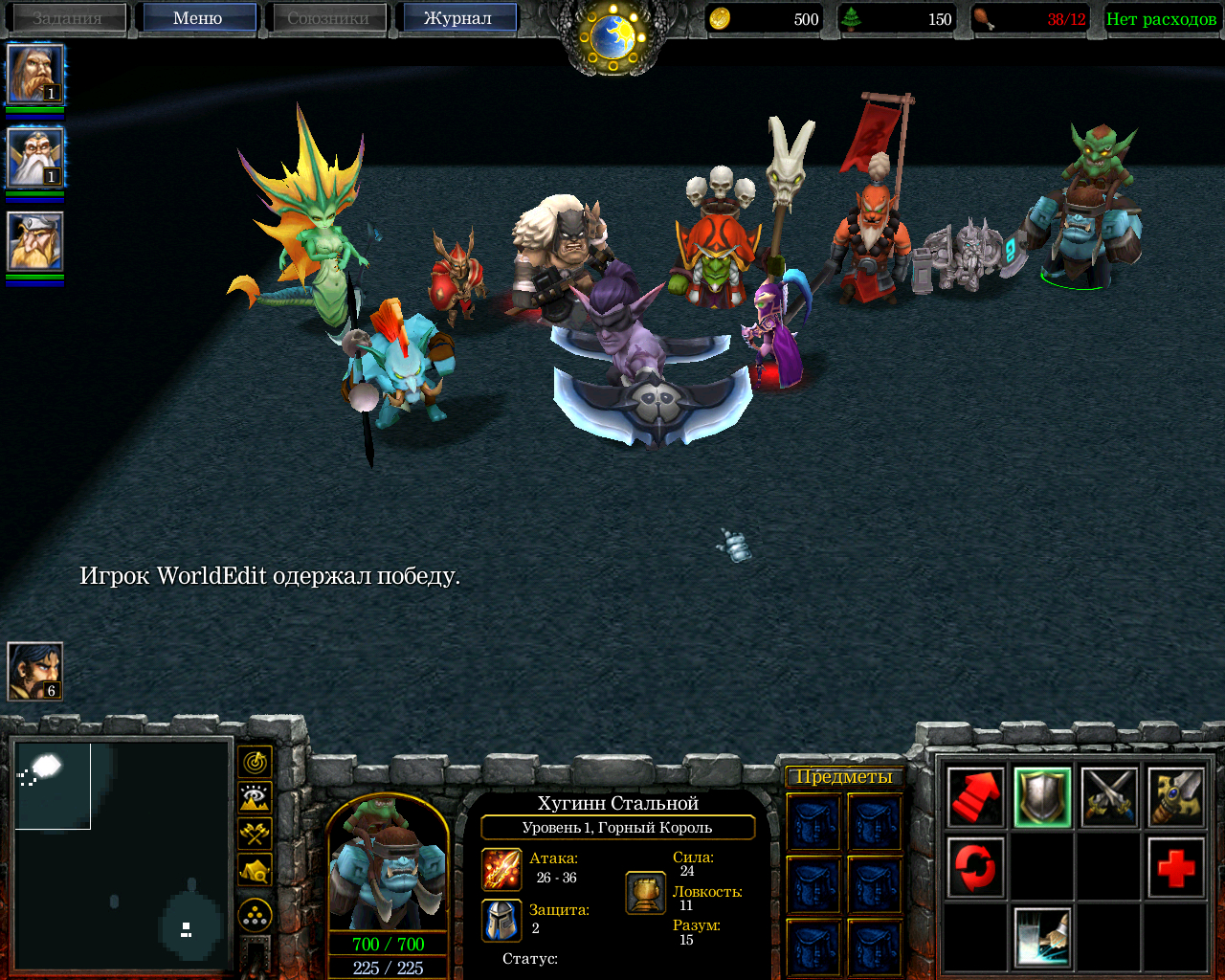The width and height of the screenshot is (1225, 980).
Task: Activate the minimap signal ping button
Action: pos(255,762)
